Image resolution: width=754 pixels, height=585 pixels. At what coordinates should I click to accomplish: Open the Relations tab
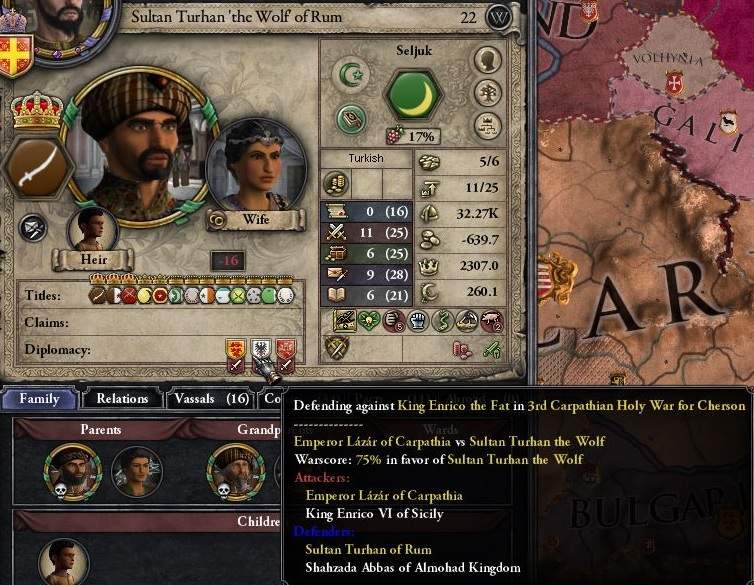point(121,398)
